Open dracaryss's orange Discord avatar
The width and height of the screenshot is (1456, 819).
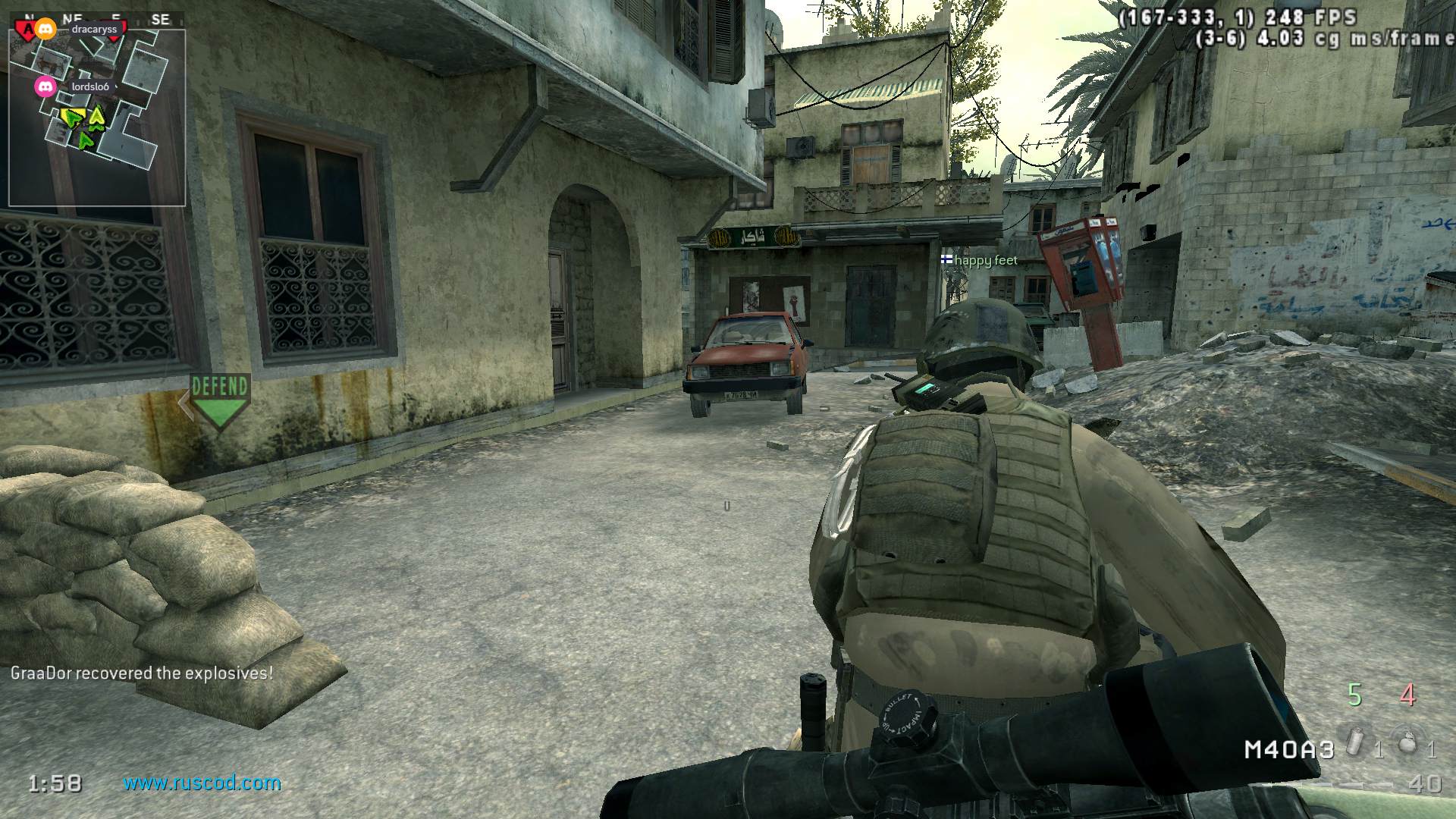[47, 30]
